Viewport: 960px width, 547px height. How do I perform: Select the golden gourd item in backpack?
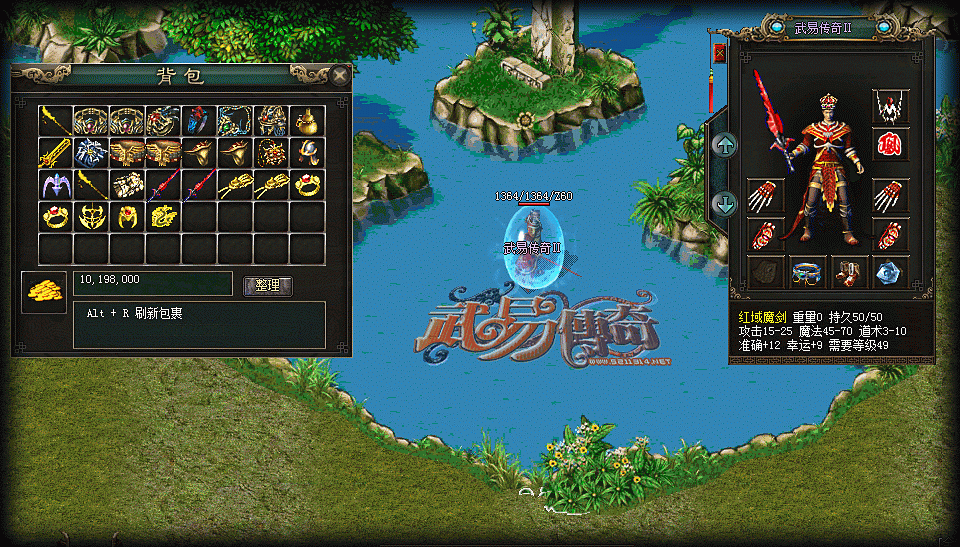[x=307, y=121]
